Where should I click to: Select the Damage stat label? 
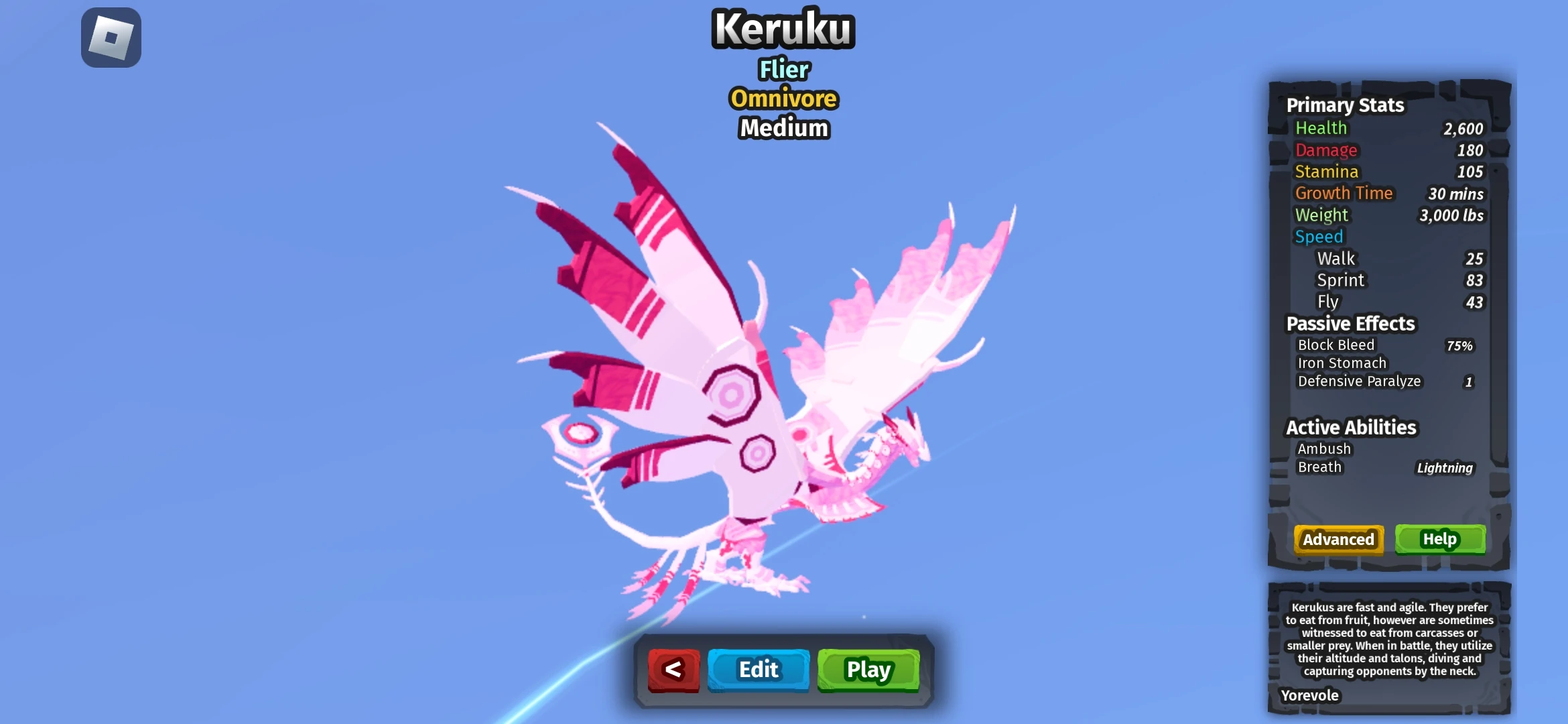(1325, 149)
